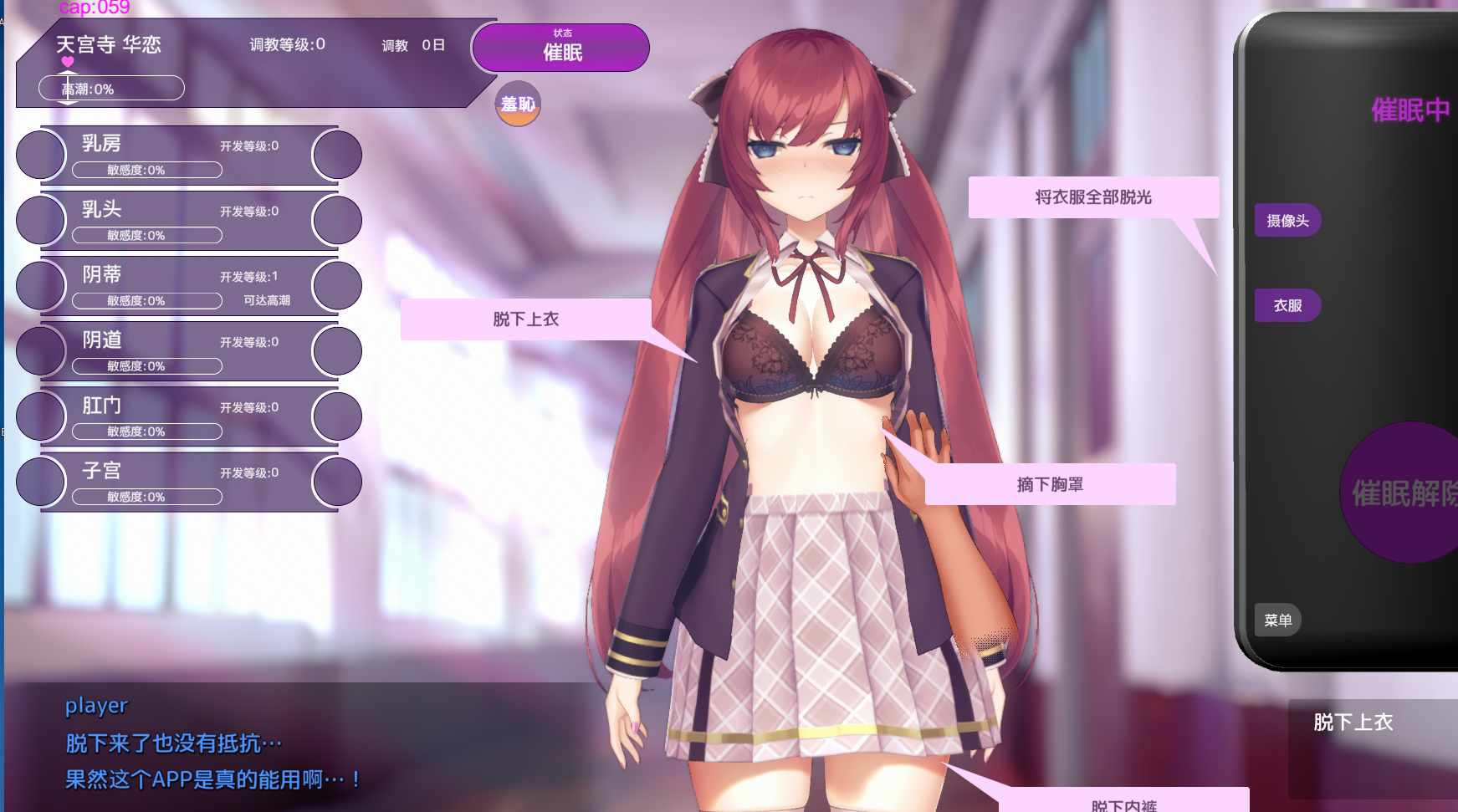Click the 敏感度:0% bar under 乳房
Image resolution: width=1458 pixels, height=812 pixels.
147,170
